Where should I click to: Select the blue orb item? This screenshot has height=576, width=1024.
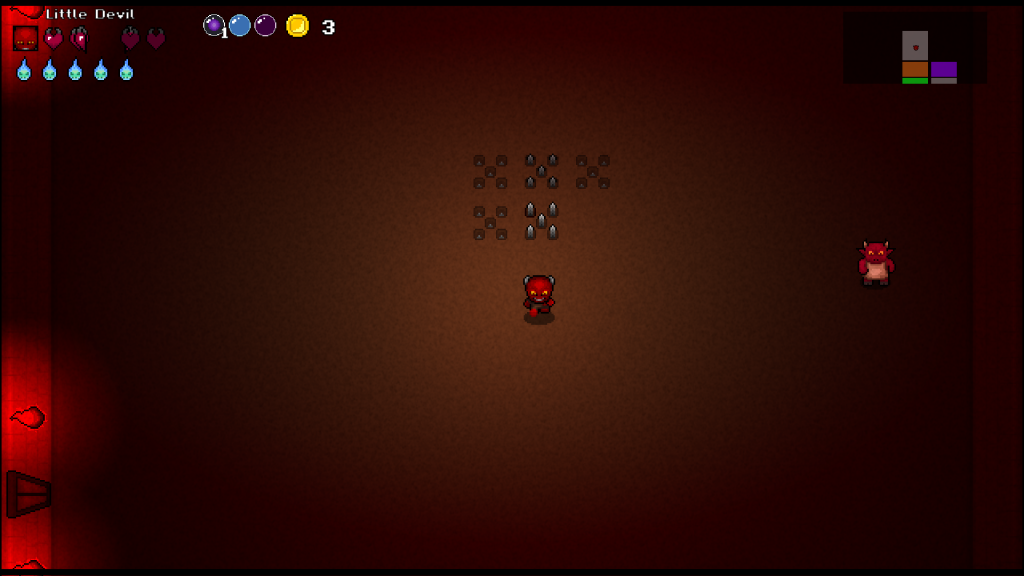[x=240, y=25]
